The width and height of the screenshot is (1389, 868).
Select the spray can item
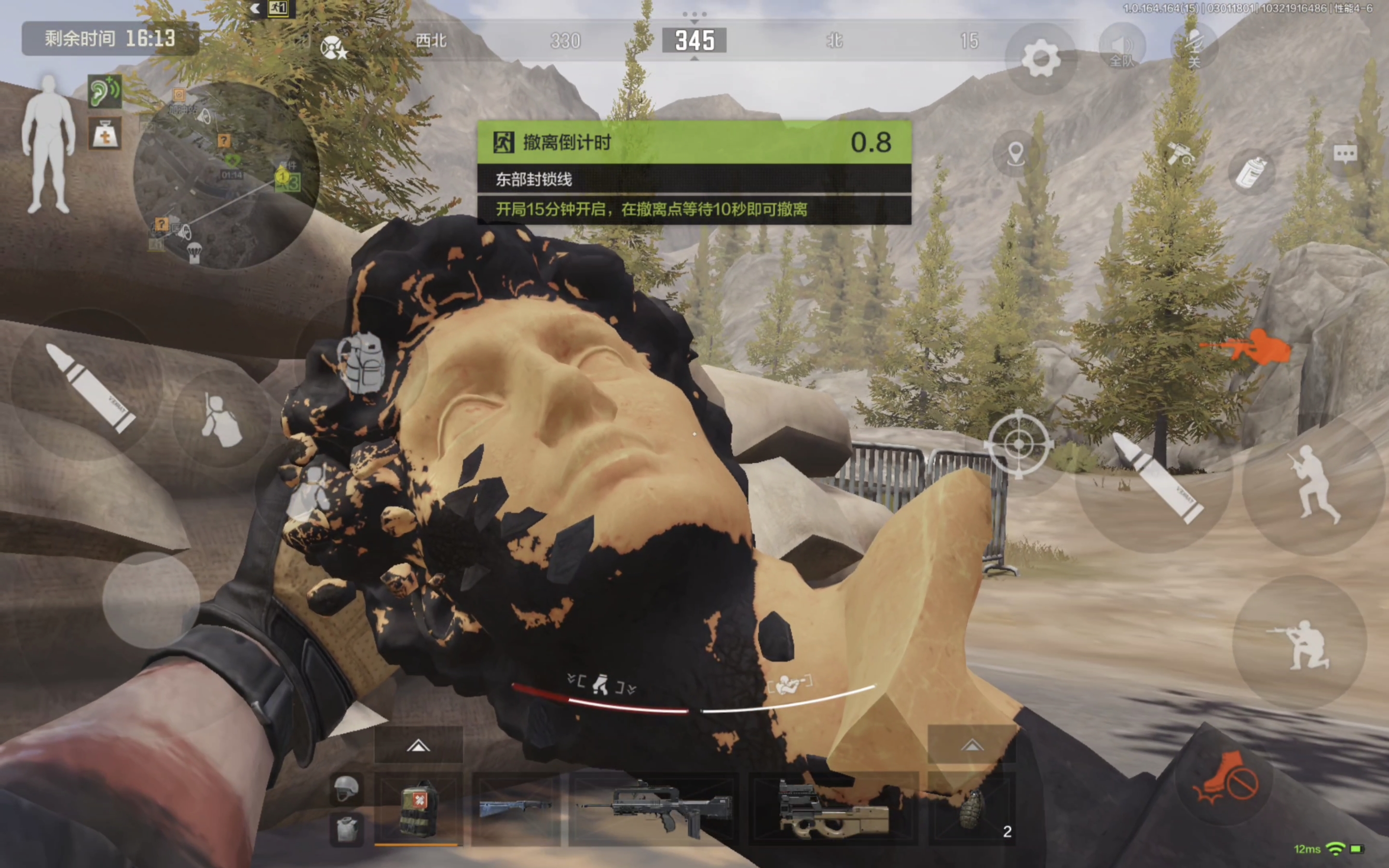pyautogui.click(x=1251, y=172)
